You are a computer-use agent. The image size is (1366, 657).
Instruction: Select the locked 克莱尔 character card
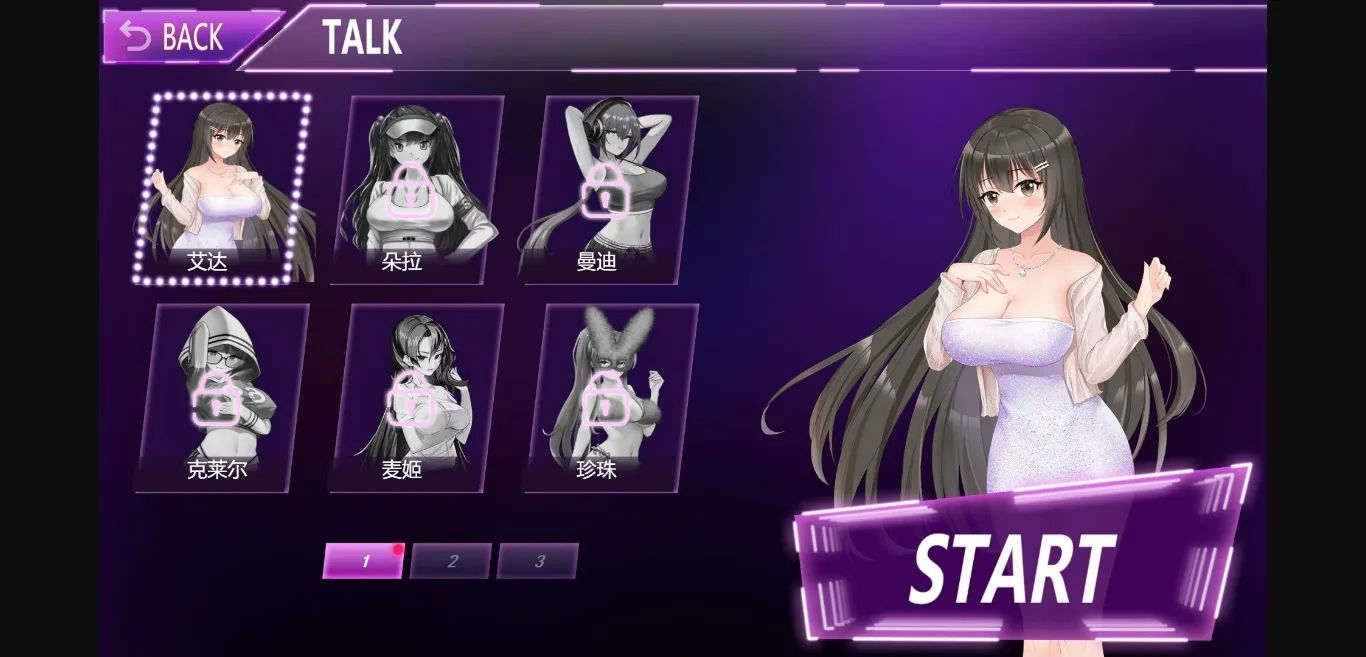coord(221,398)
